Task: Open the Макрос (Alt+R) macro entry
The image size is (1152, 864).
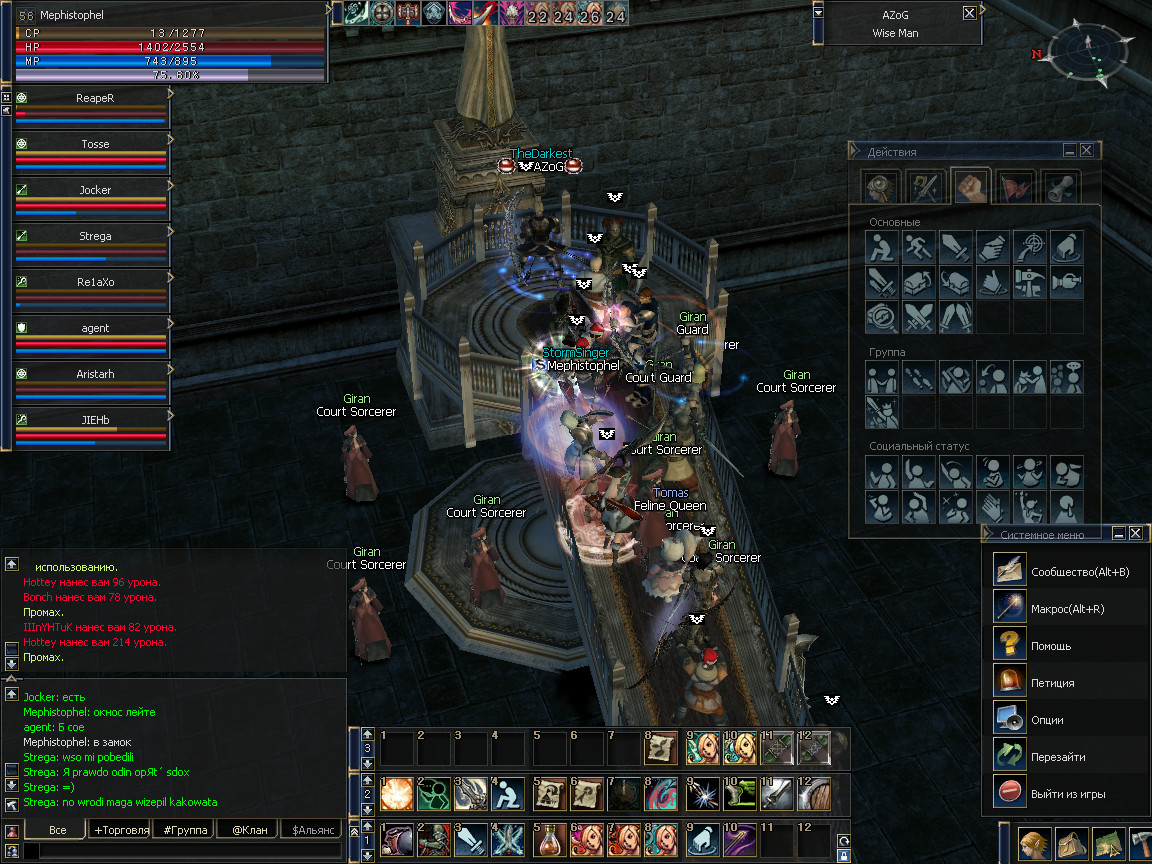Action: [x=1064, y=608]
